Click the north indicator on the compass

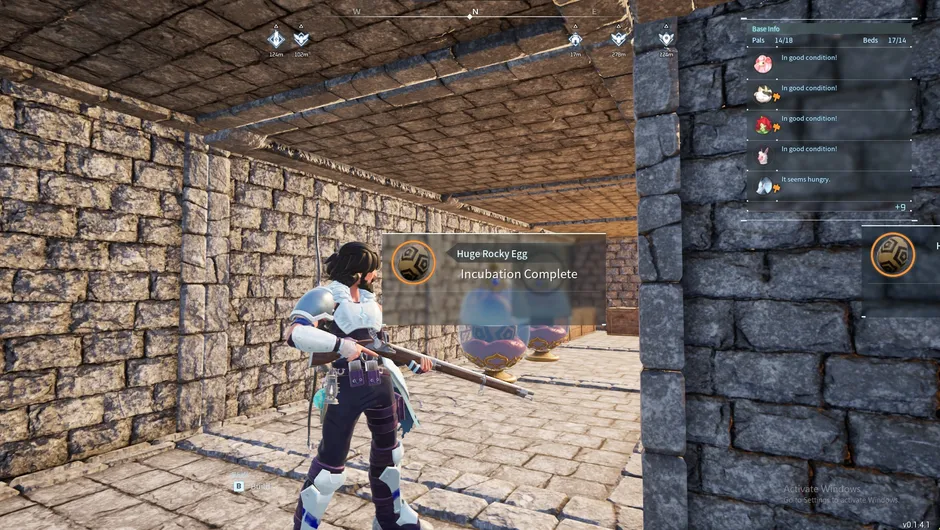coord(475,13)
